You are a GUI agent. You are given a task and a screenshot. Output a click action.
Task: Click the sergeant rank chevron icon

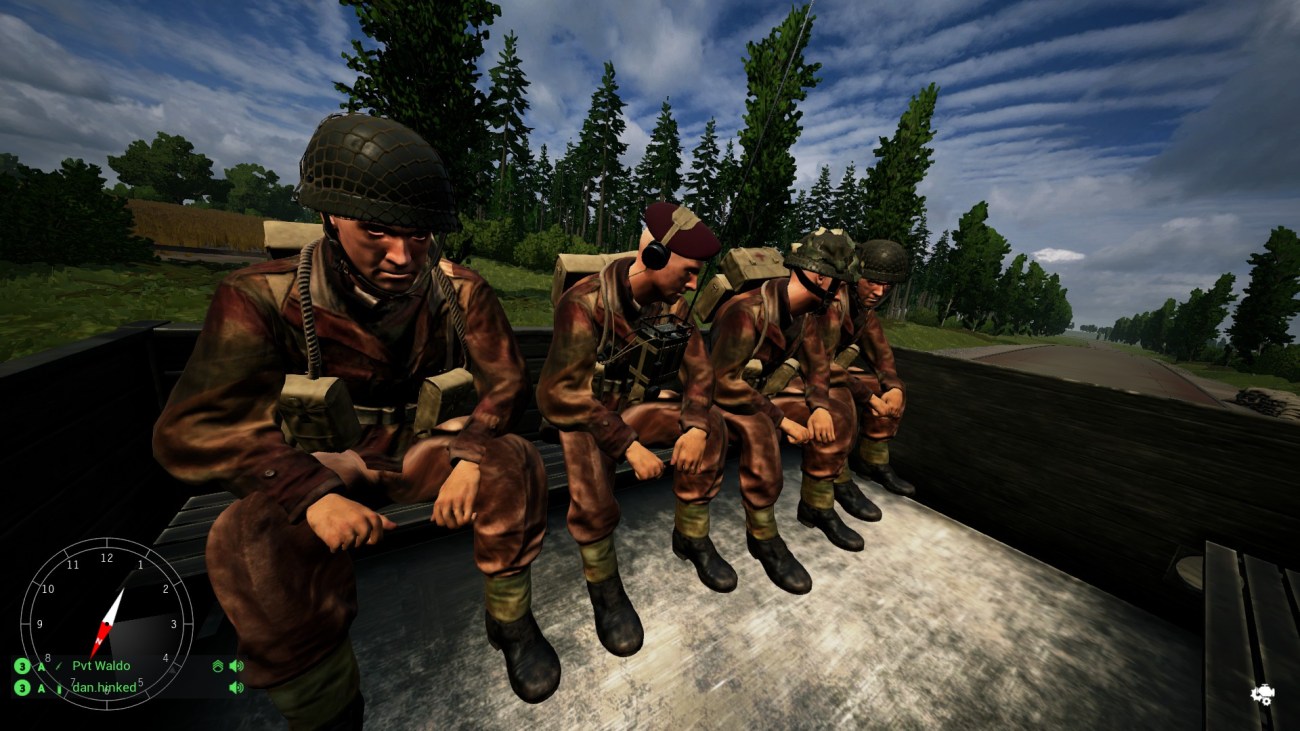pyautogui.click(x=218, y=666)
